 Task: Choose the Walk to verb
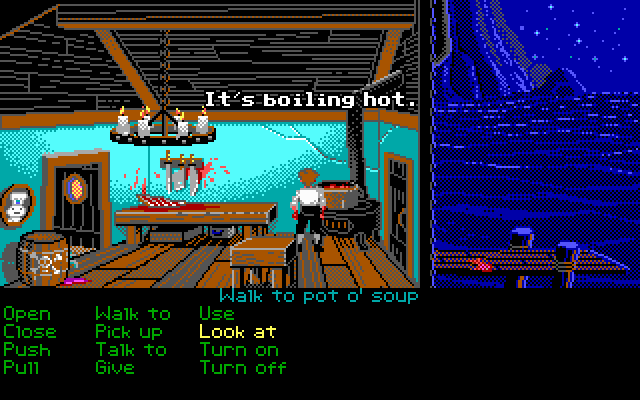(132, 314)
